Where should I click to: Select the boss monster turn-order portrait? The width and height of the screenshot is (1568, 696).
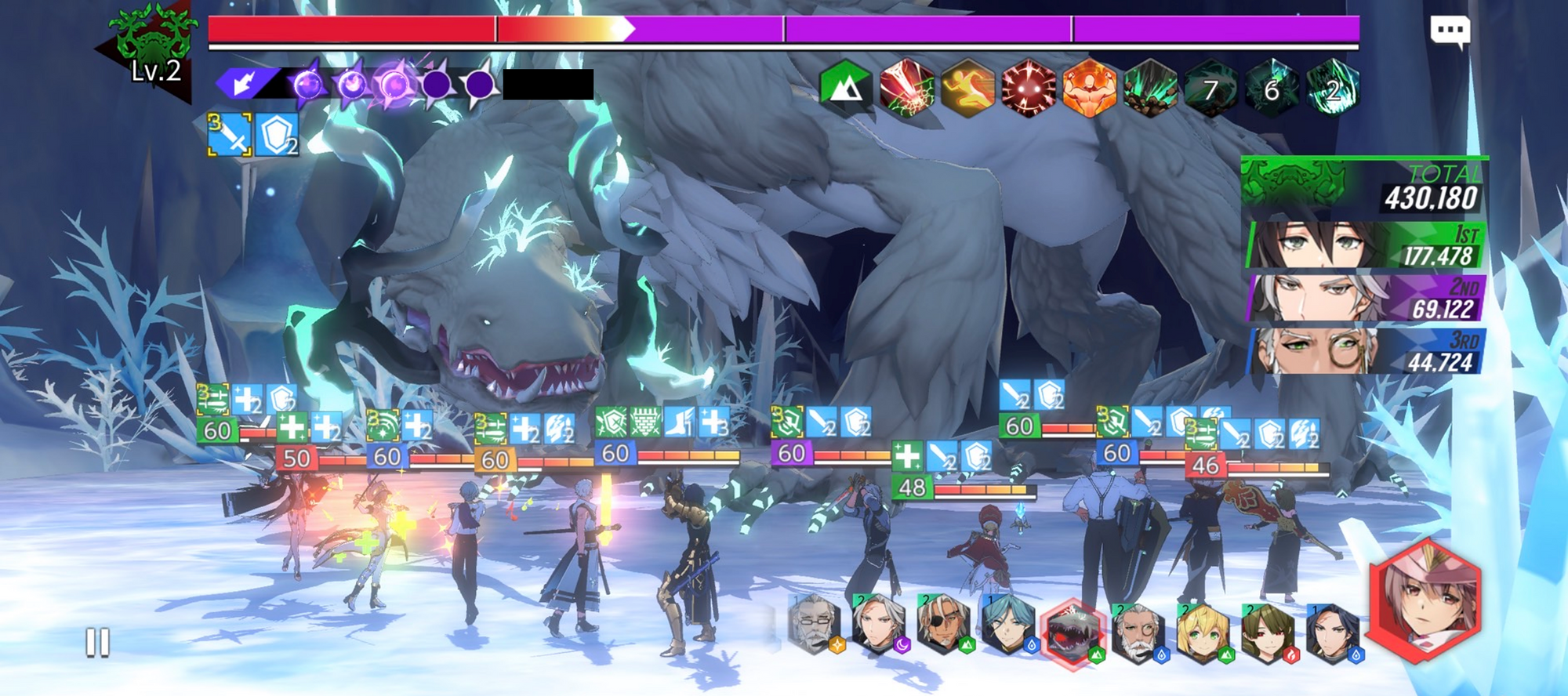pyautogui.click(x=1071, y=633)
